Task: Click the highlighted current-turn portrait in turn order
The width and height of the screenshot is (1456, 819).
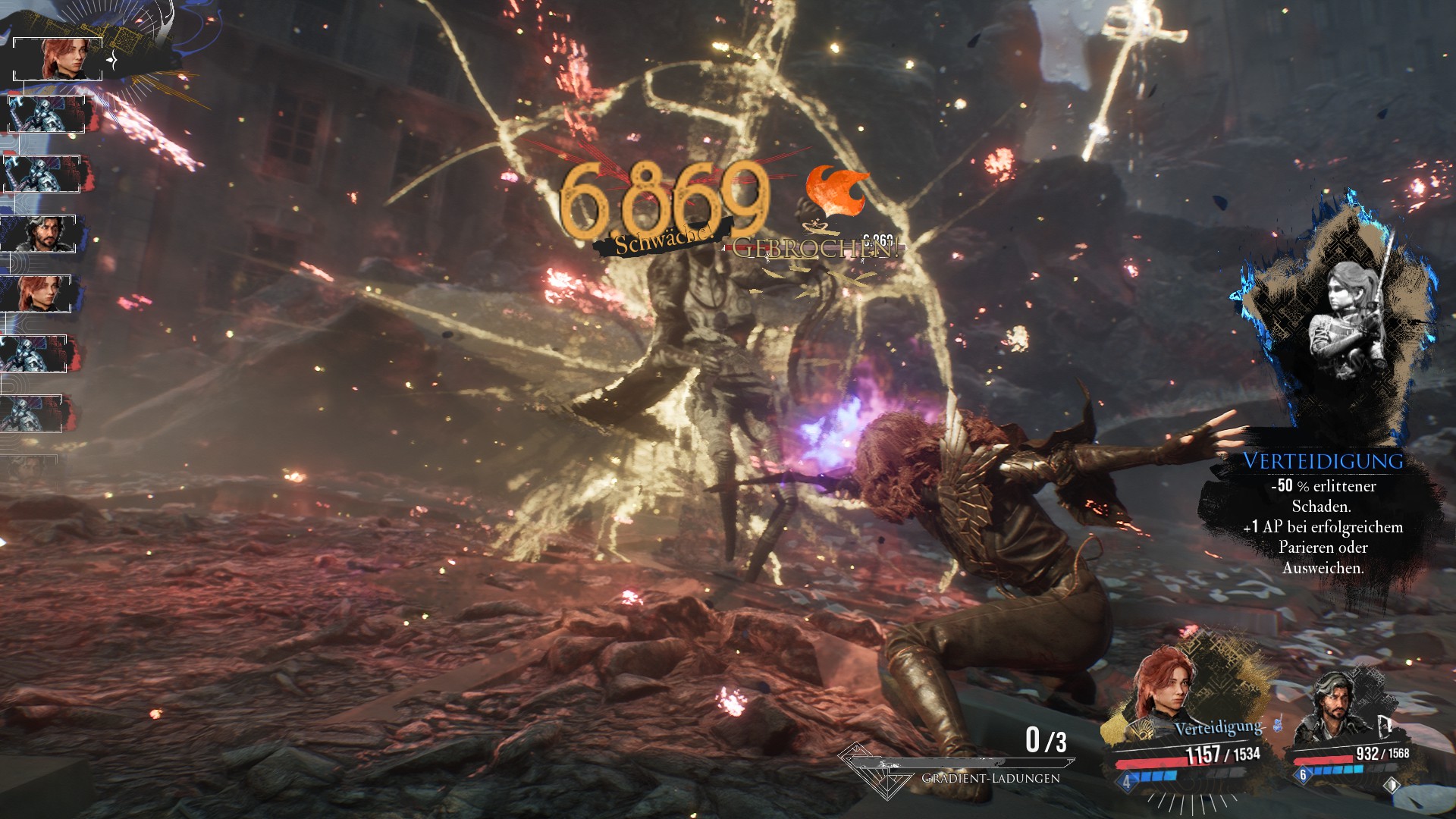Action: [x=59, y=59]
